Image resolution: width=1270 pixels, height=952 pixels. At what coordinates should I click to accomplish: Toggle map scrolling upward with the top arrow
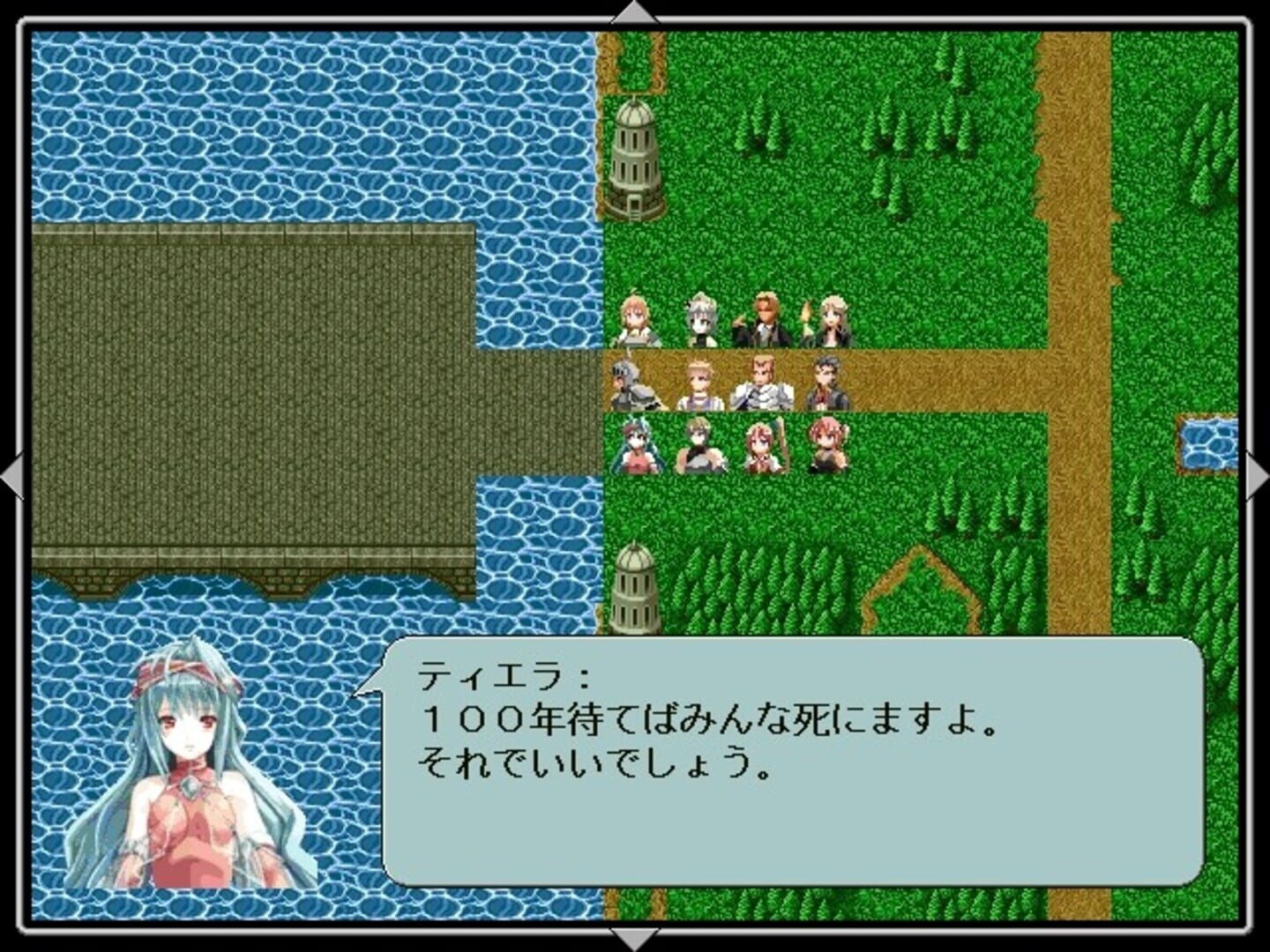tap(634, 12)
